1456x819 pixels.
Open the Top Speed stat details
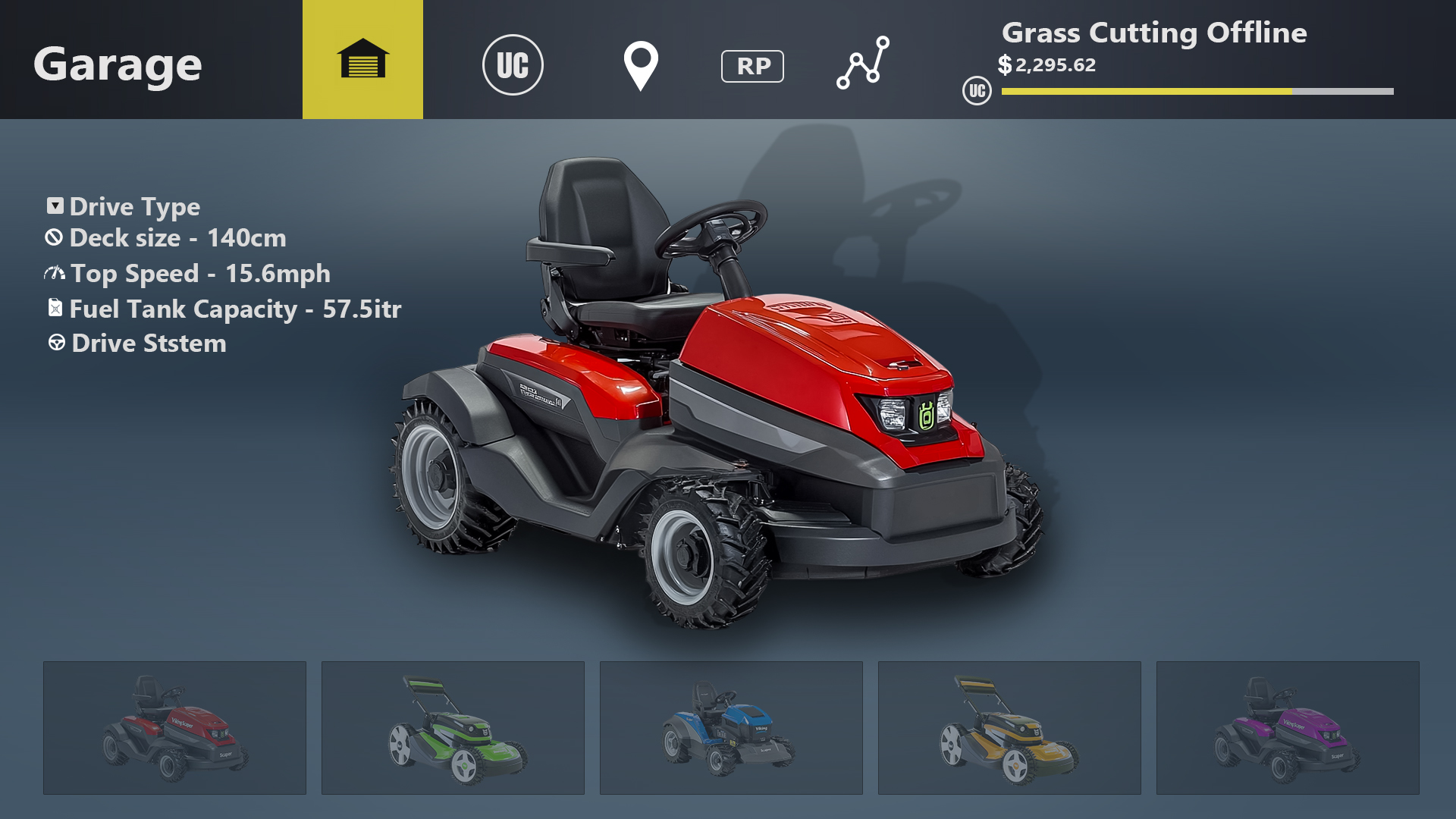pyautogui.click(x=199, y=273)
